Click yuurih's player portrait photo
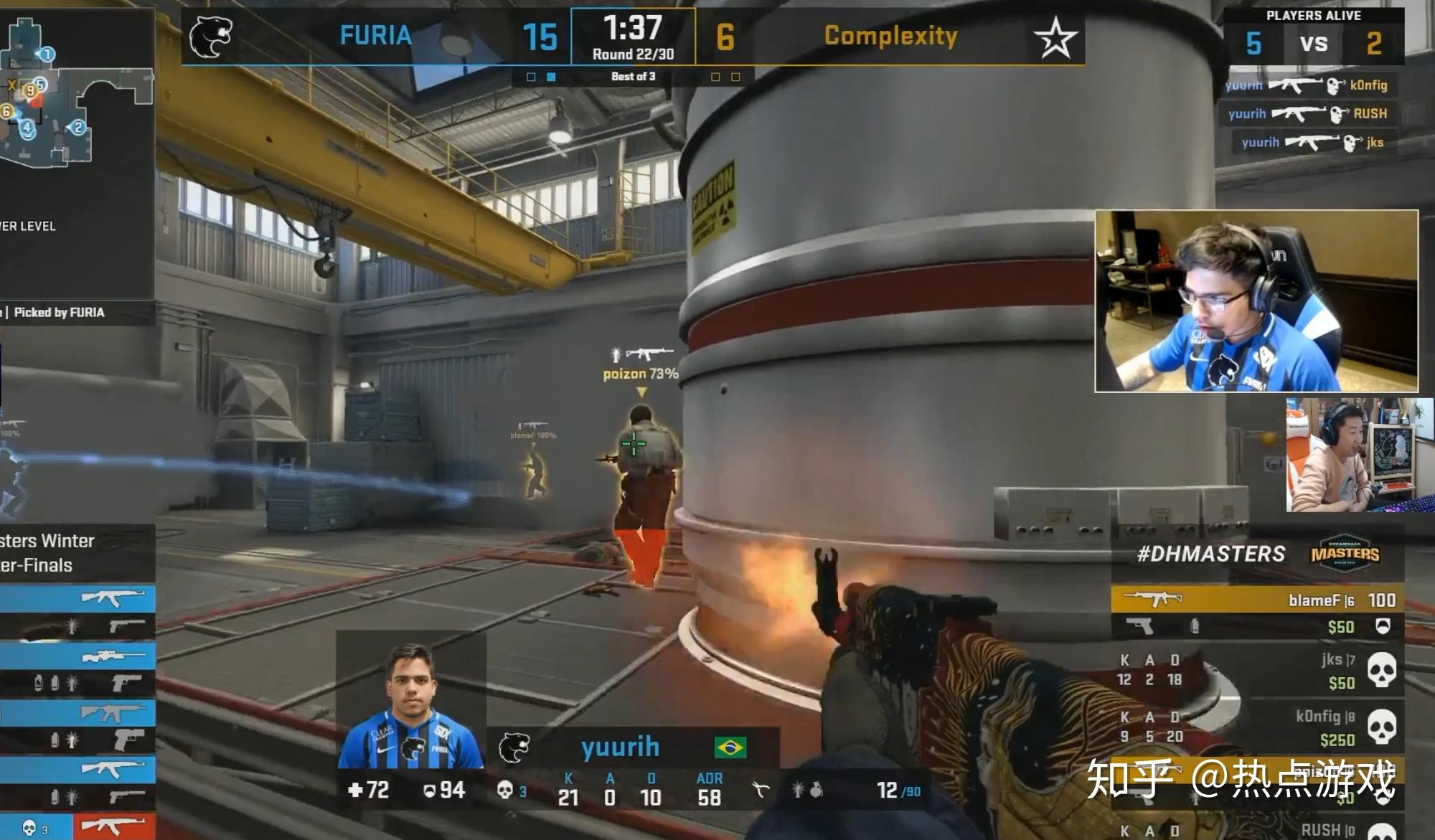This screenshot has width=1435, height=840. click(410, 707)
